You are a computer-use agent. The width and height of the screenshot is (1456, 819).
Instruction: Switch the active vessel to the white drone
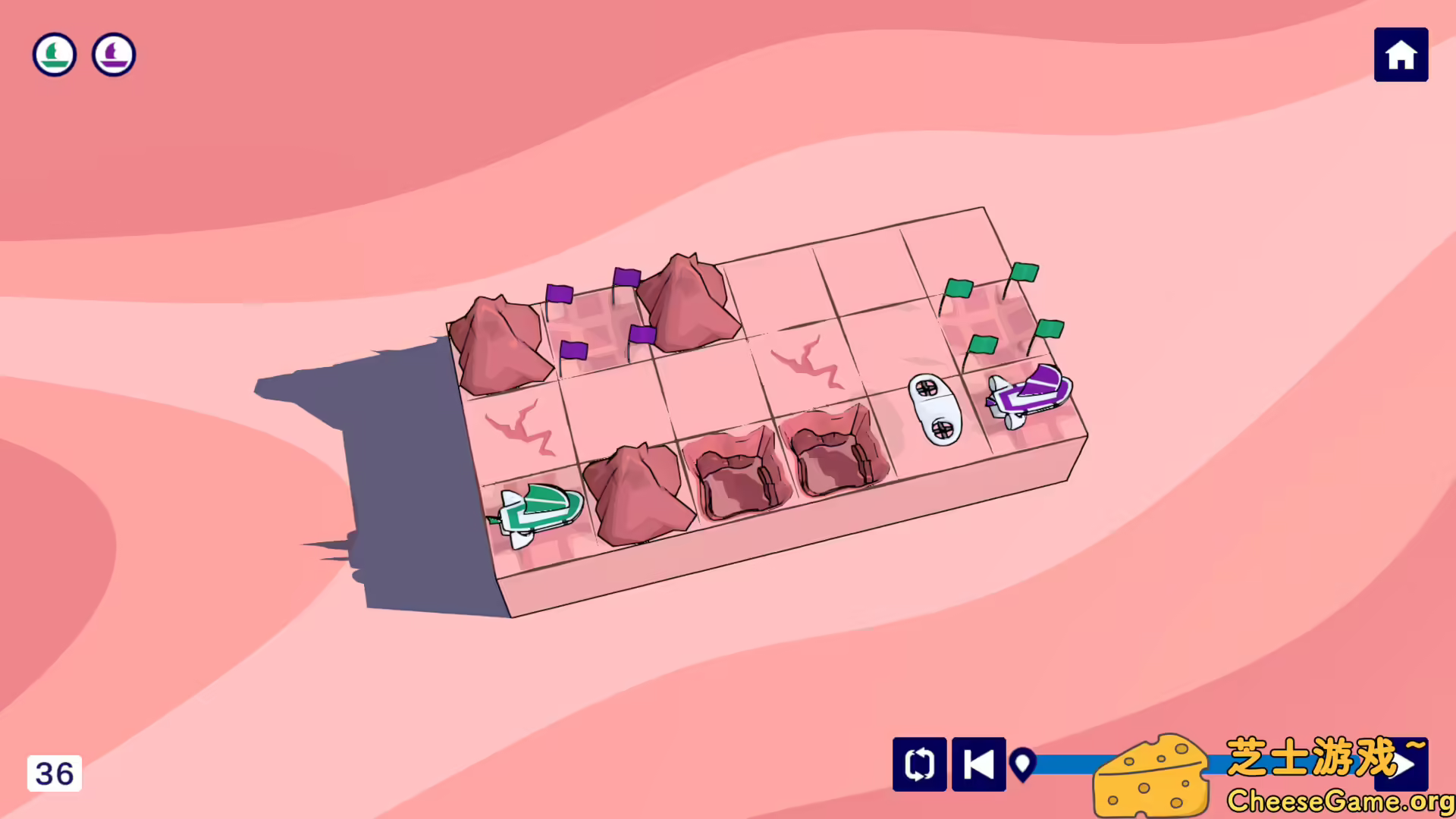pos(933,409)
